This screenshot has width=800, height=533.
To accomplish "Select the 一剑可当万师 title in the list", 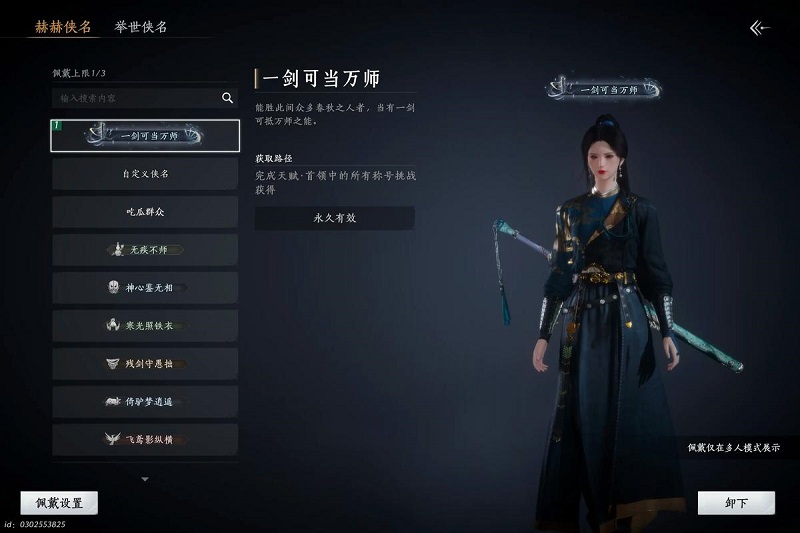I will tap(145, 136).
